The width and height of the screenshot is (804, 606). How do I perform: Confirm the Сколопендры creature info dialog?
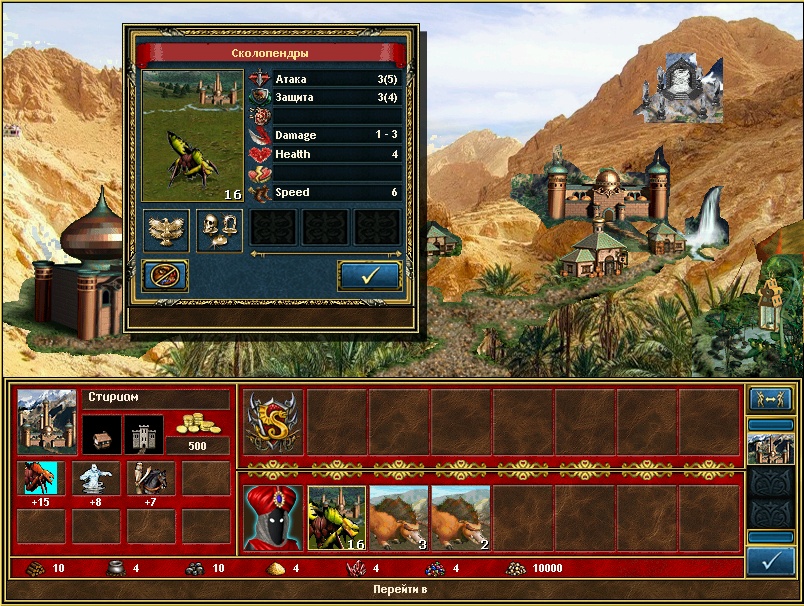click(x=369, y=276)
